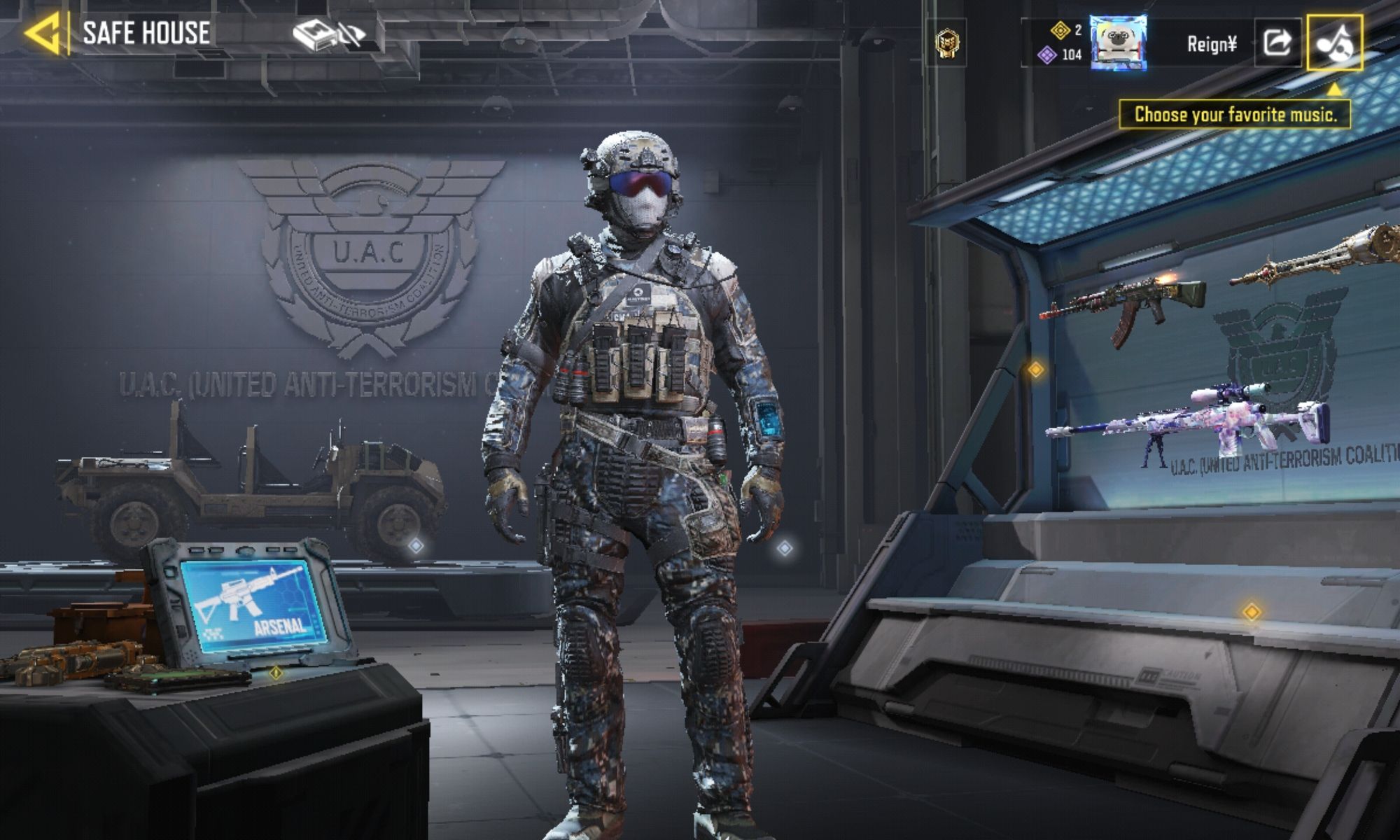This screenshot has width=1400, height=840.
Task: Open the music selection button
Action: (x=1334, y=43)
